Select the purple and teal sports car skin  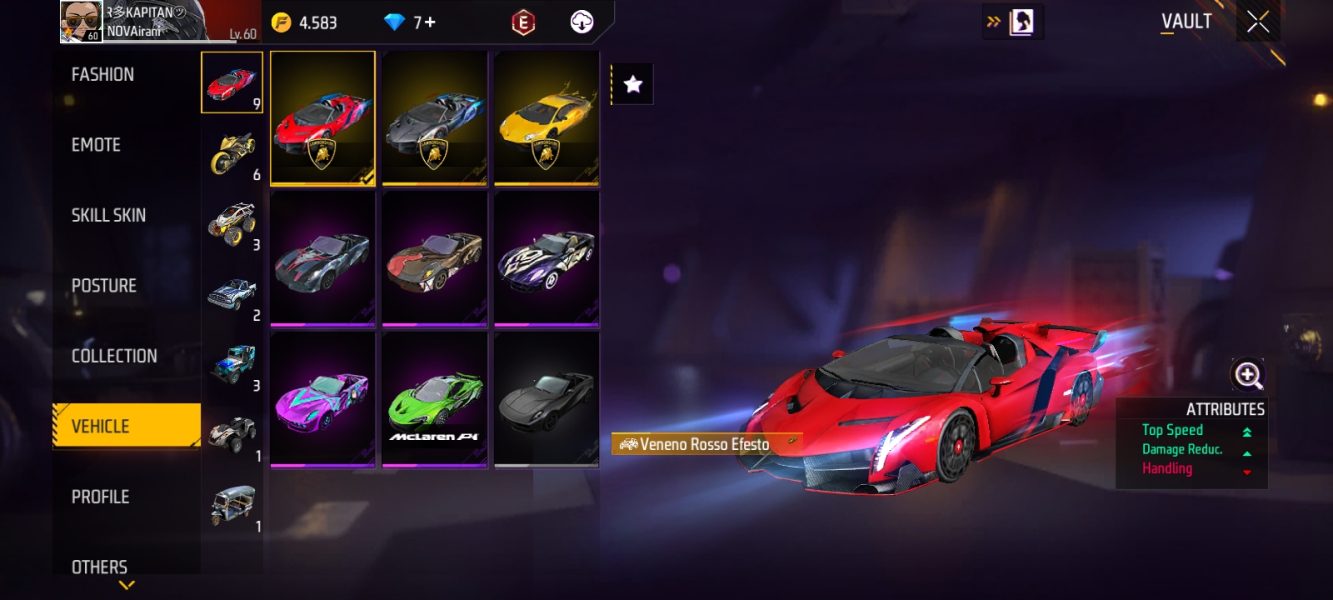coord(323,400)
